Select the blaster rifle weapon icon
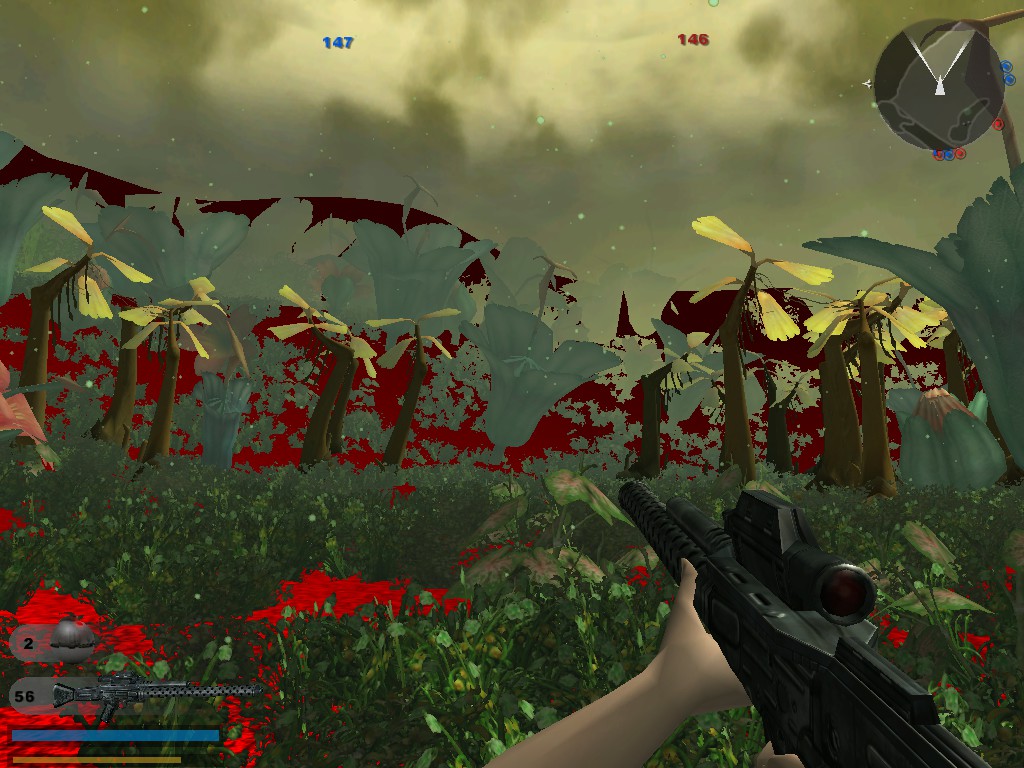1024x768 pixels. coord(155,693)
